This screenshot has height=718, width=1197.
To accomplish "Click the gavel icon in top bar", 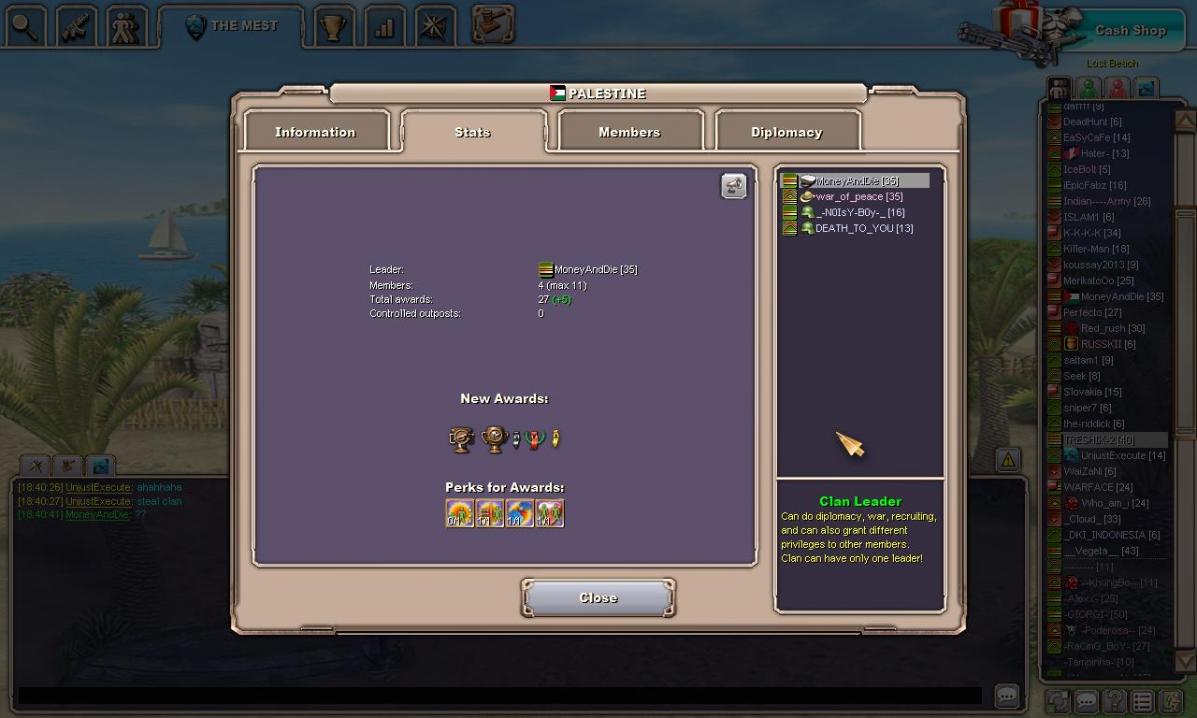I will [x=492, y=25].
